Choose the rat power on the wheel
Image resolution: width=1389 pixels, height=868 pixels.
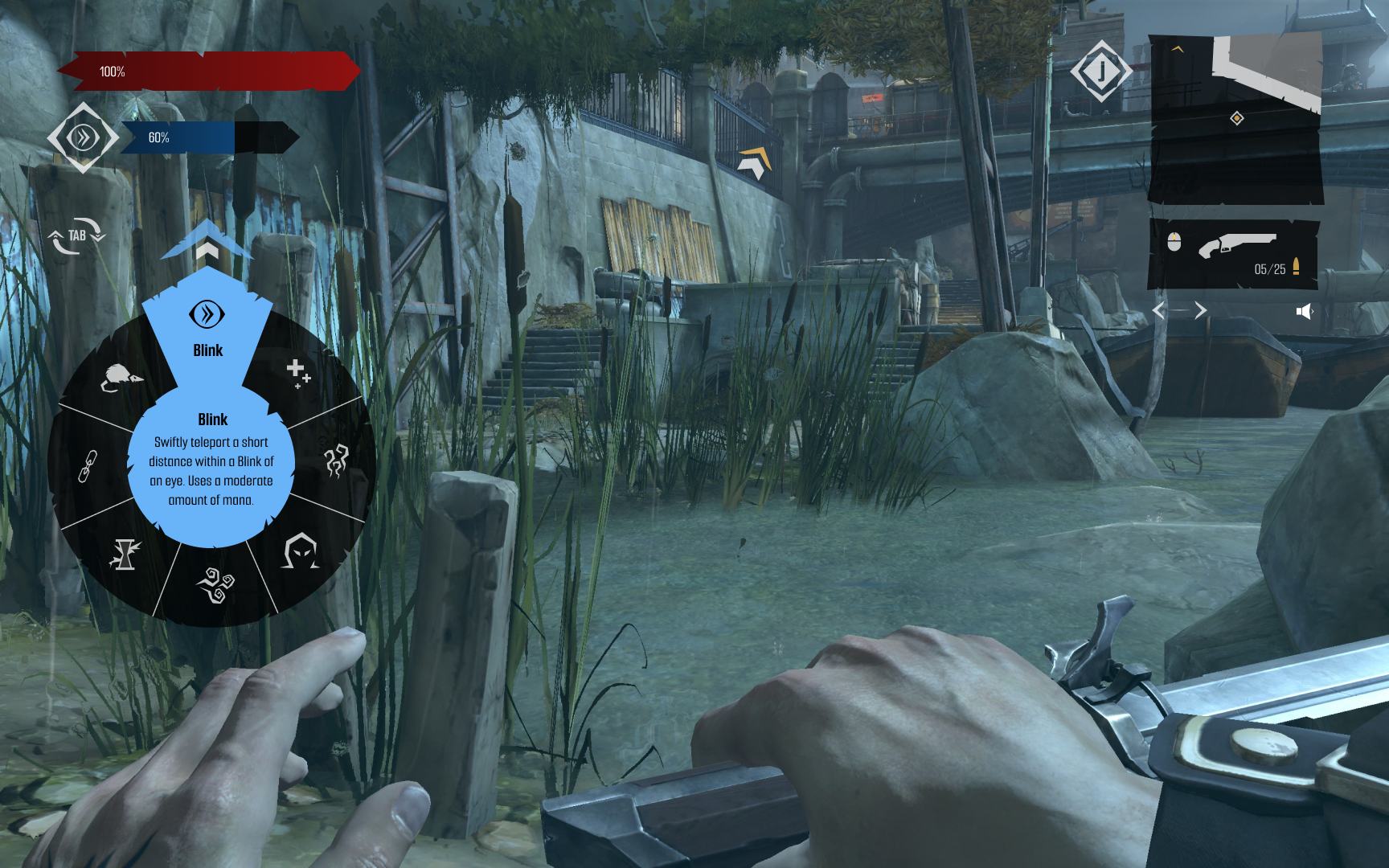[x=121, y=377]
